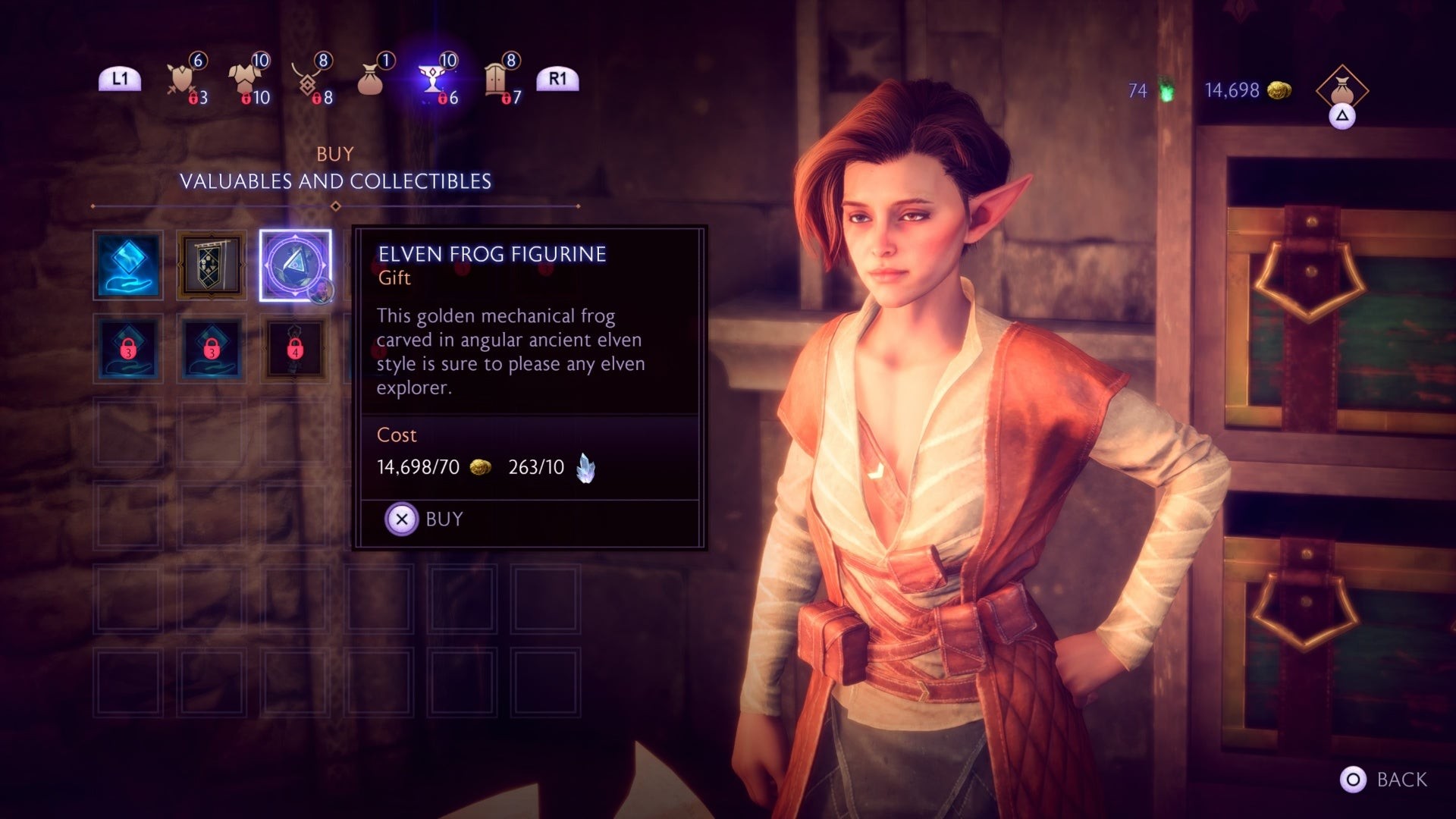Select the level 3 locked hand item
The width and height of the screenshot is (1456, 819).
click(128, 350)
